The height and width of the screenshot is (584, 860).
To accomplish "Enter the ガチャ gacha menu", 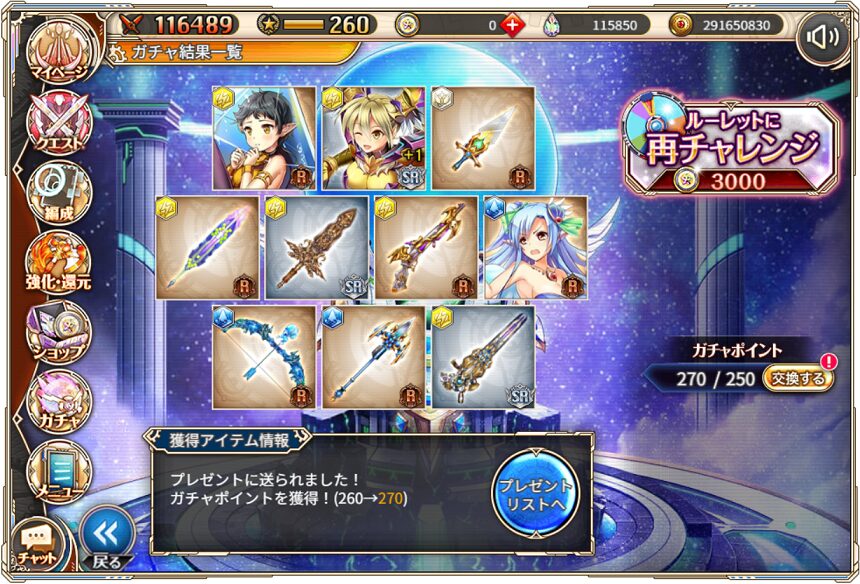I will [60, 400].
